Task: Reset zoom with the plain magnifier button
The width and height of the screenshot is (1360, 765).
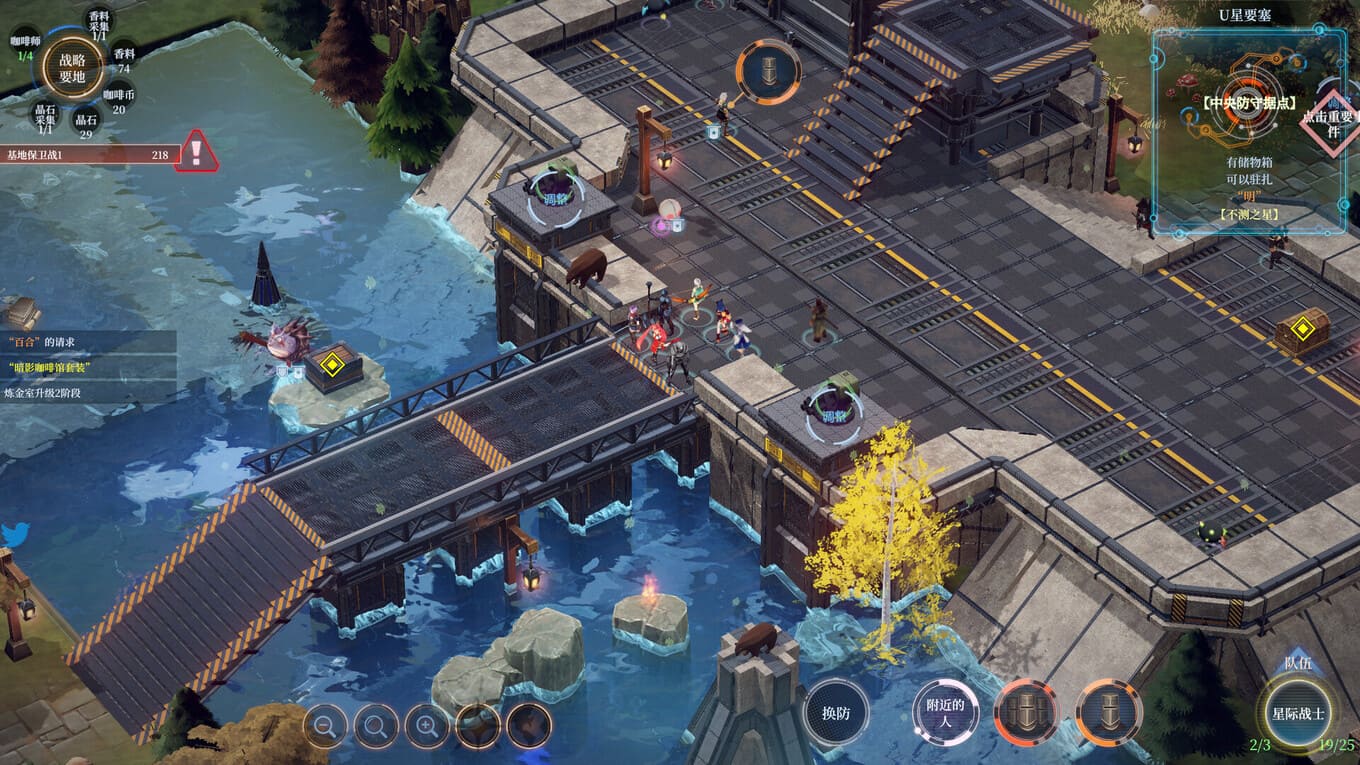Action: [x=377, y=726]
